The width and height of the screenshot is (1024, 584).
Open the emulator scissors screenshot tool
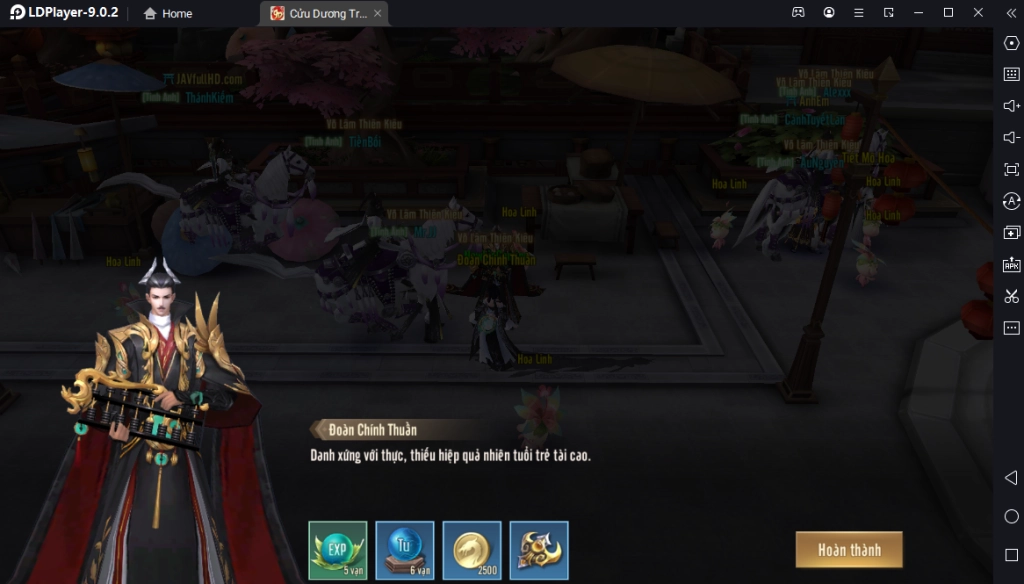(1011, 296)
